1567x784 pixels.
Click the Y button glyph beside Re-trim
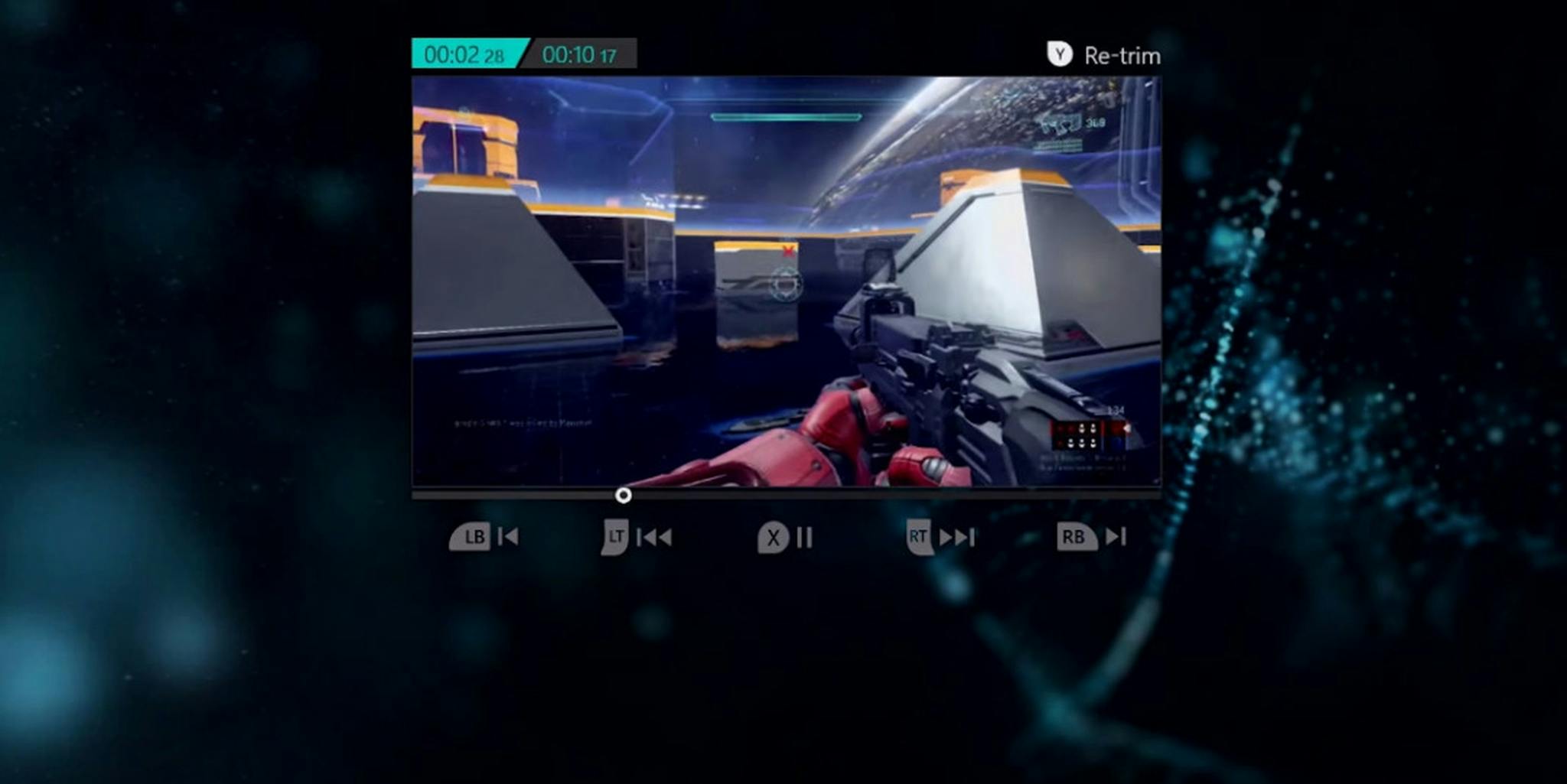(x=1060, y=55)
